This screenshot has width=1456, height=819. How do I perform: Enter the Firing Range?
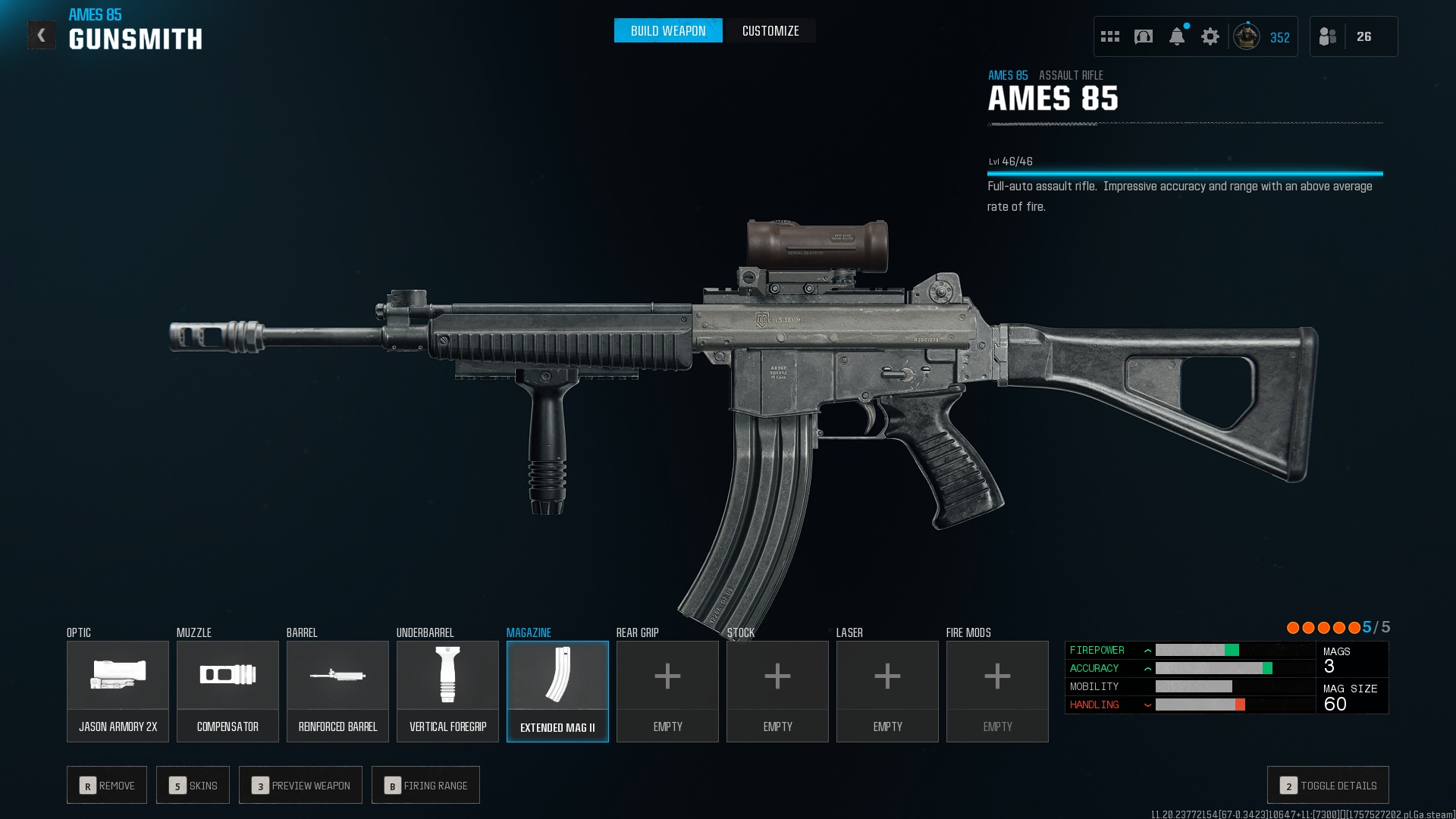pos(425,785)
